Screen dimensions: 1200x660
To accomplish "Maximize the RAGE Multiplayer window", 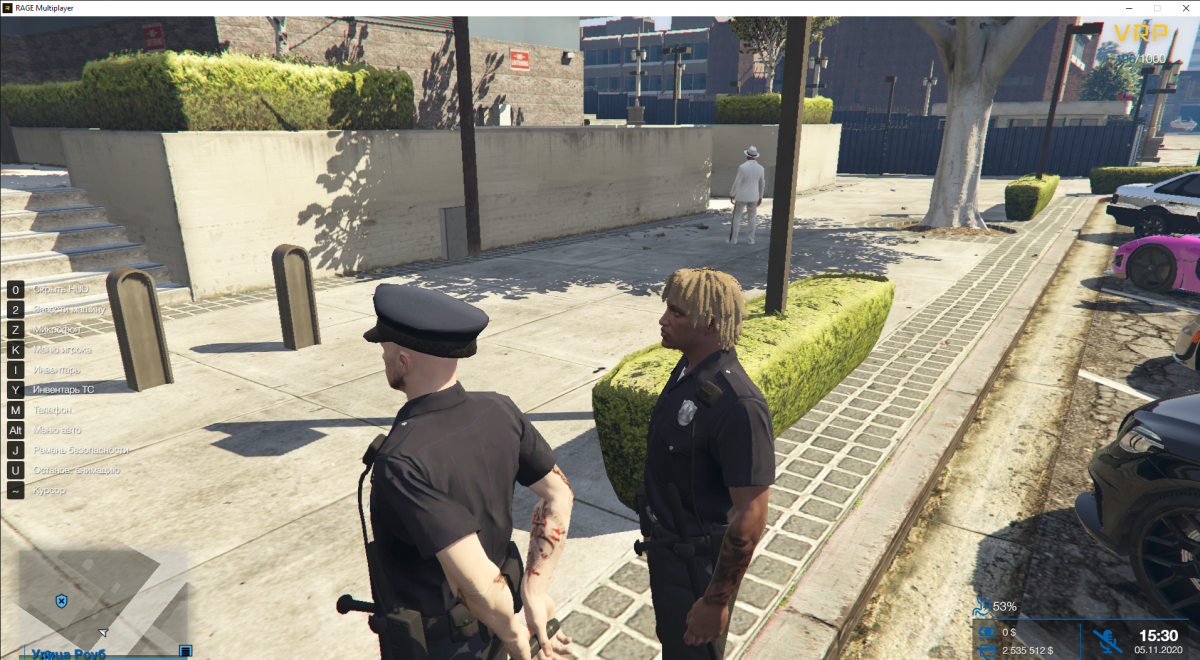I will [1157, 8].
